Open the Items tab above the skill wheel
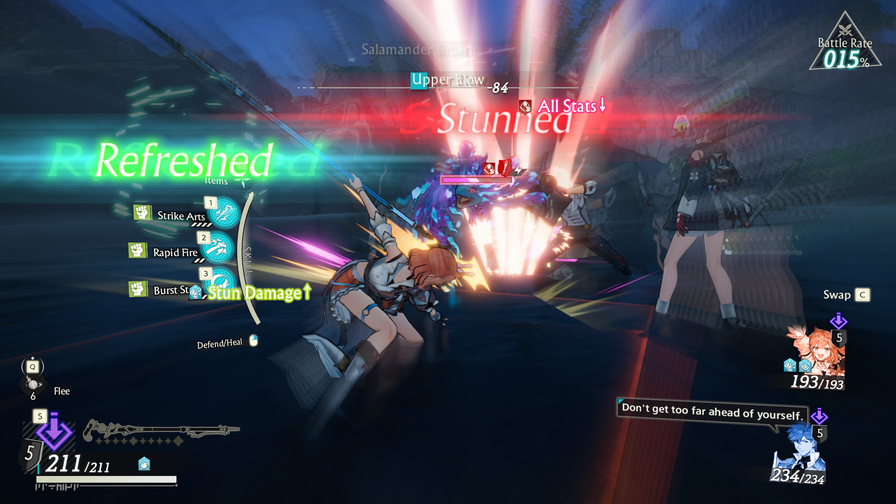 (216, 181)
